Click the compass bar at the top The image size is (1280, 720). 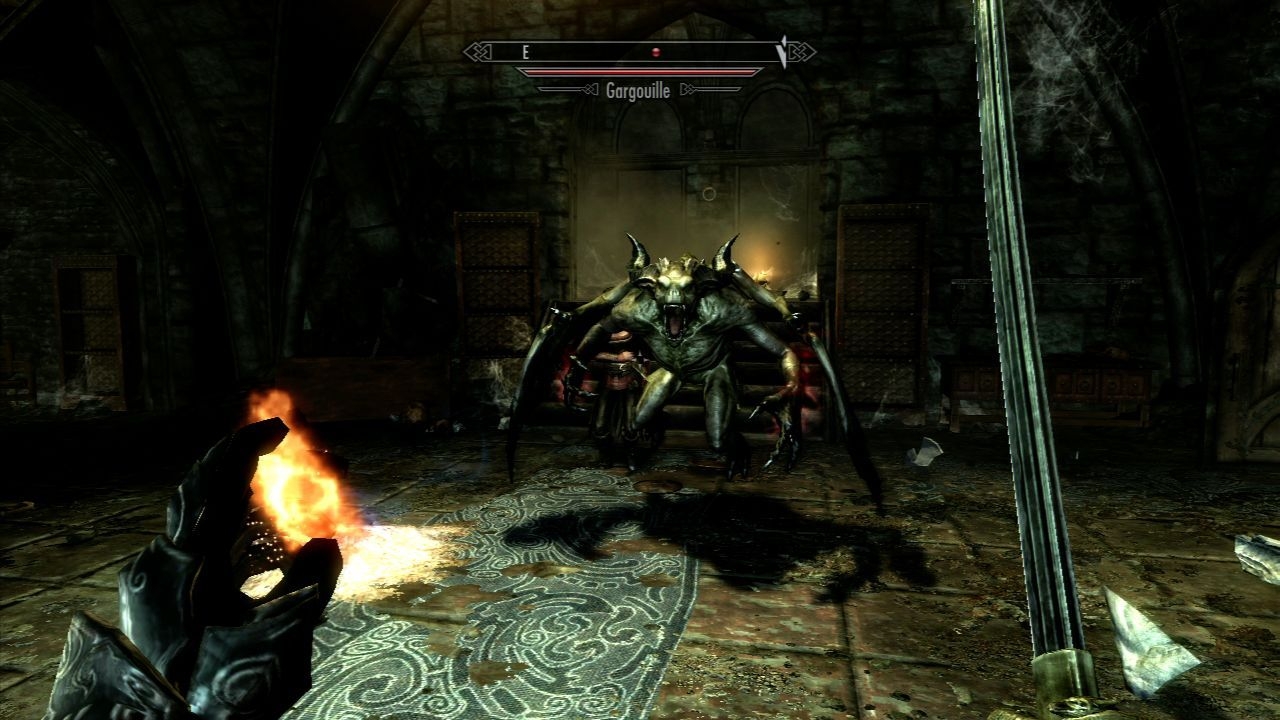[x=640, y=52]
